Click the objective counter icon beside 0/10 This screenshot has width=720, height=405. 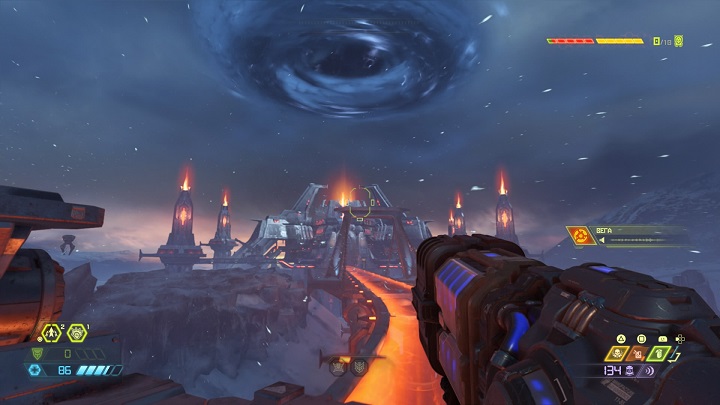pos(679,41)
